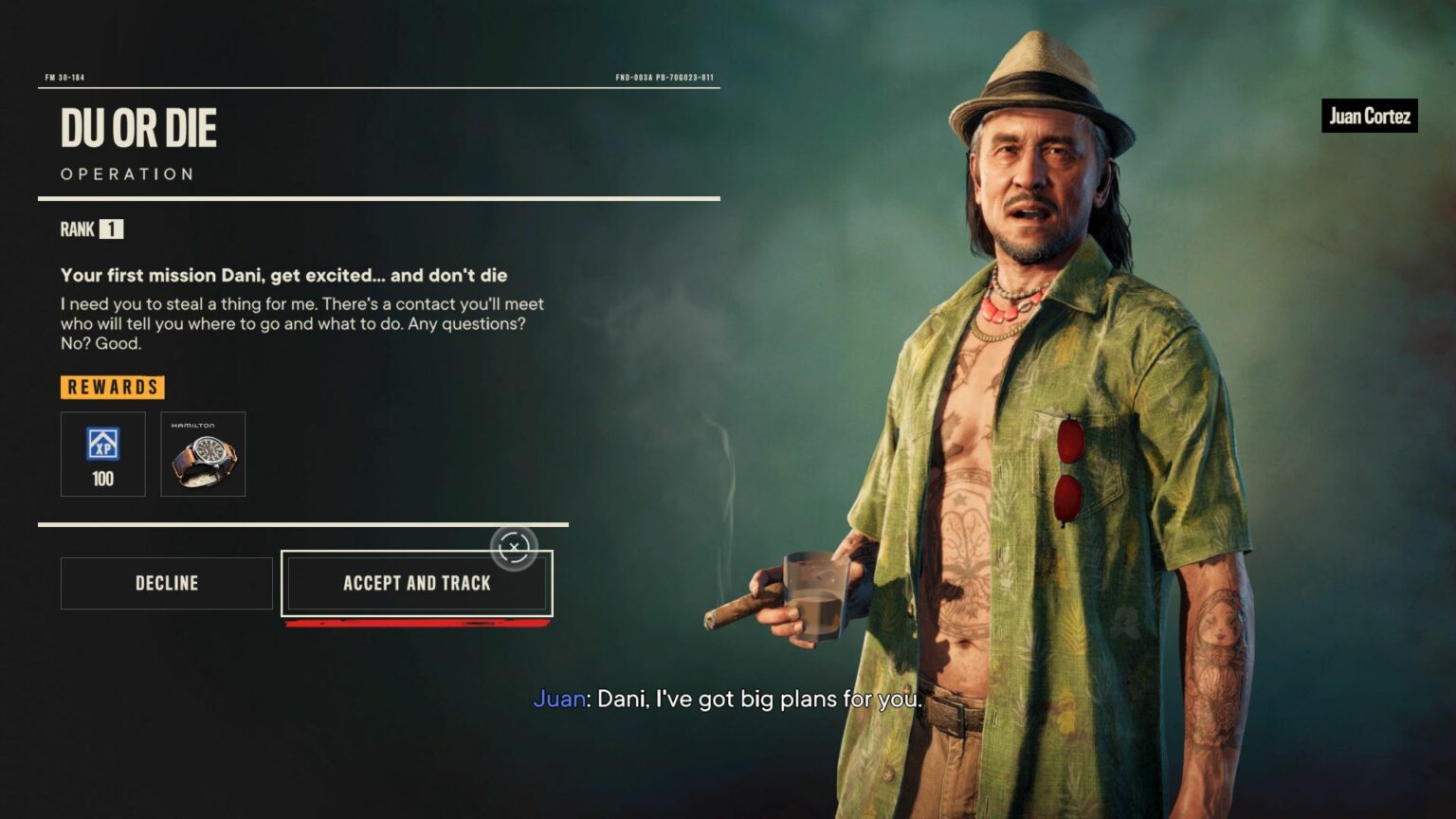This screenshot has height=819, width=1456.
Task: Select the DU OR DIE operation title
Action: 140,128
